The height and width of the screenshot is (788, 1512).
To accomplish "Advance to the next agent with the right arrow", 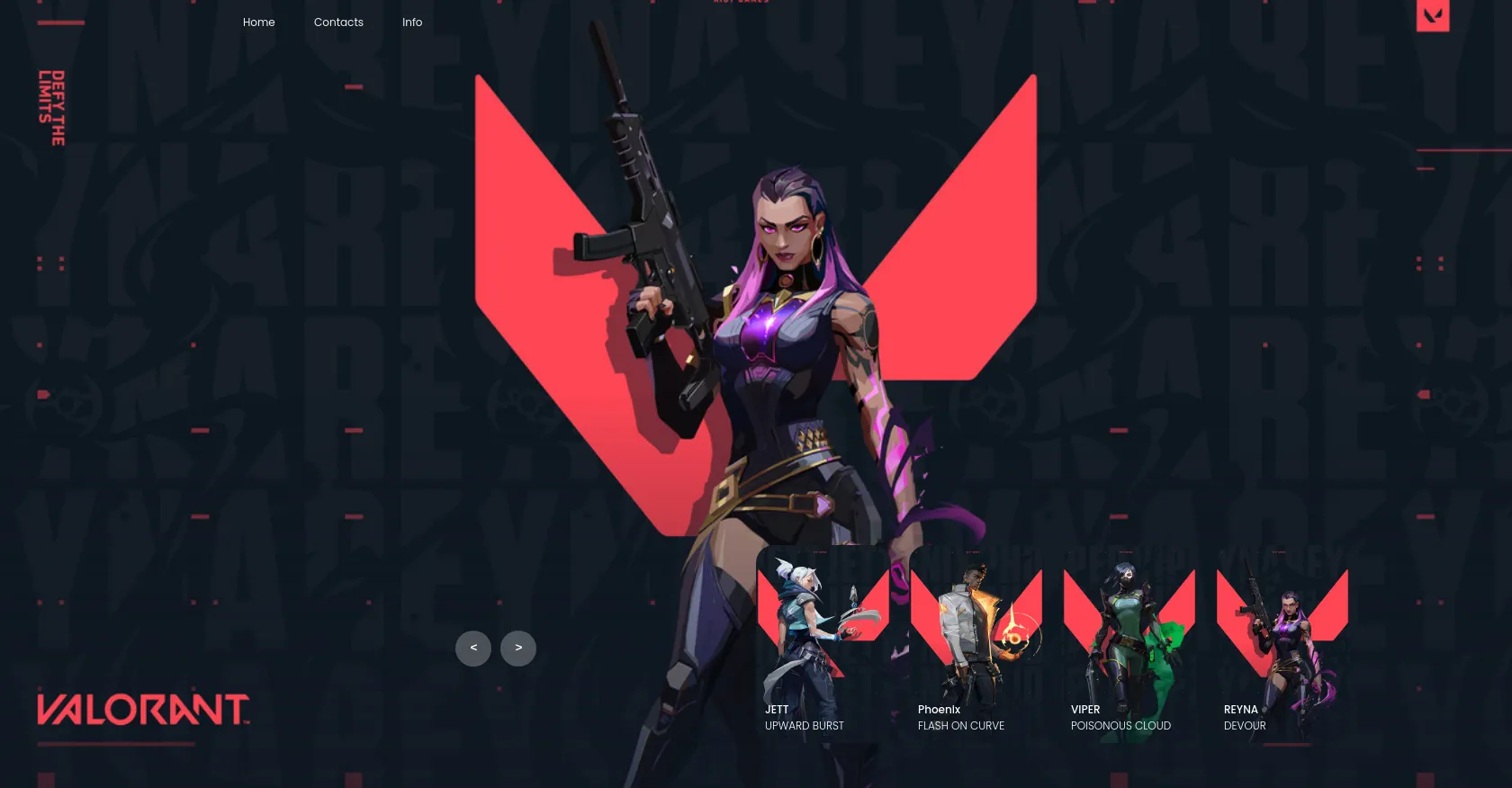I will tap(518, 649).
